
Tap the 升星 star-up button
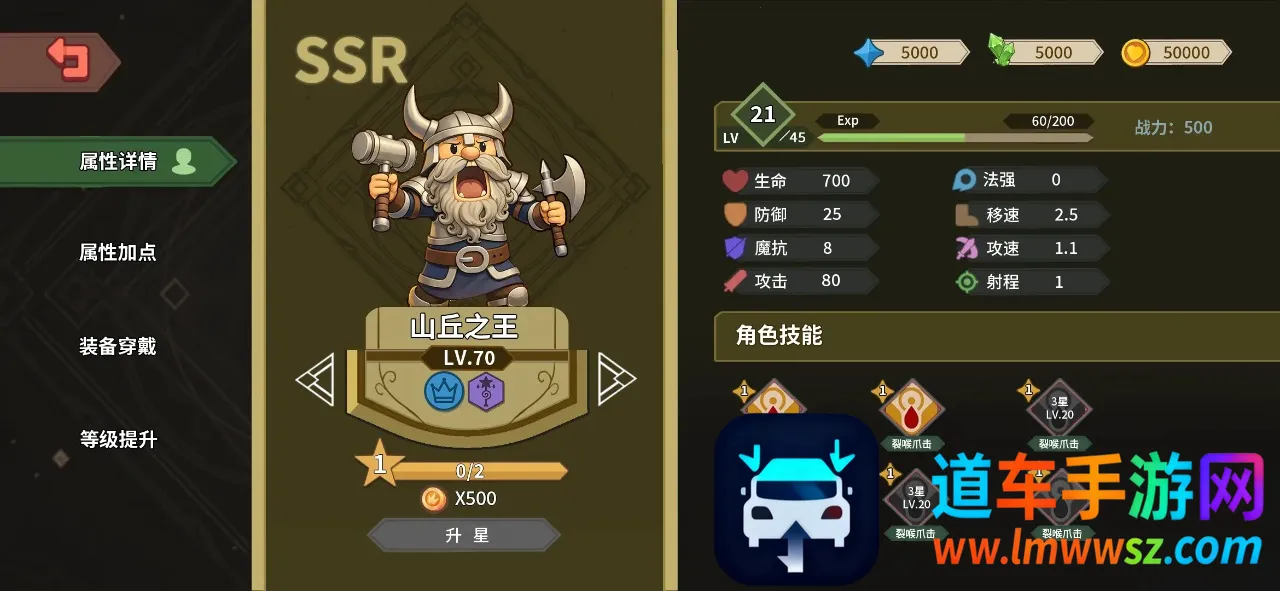466,535
